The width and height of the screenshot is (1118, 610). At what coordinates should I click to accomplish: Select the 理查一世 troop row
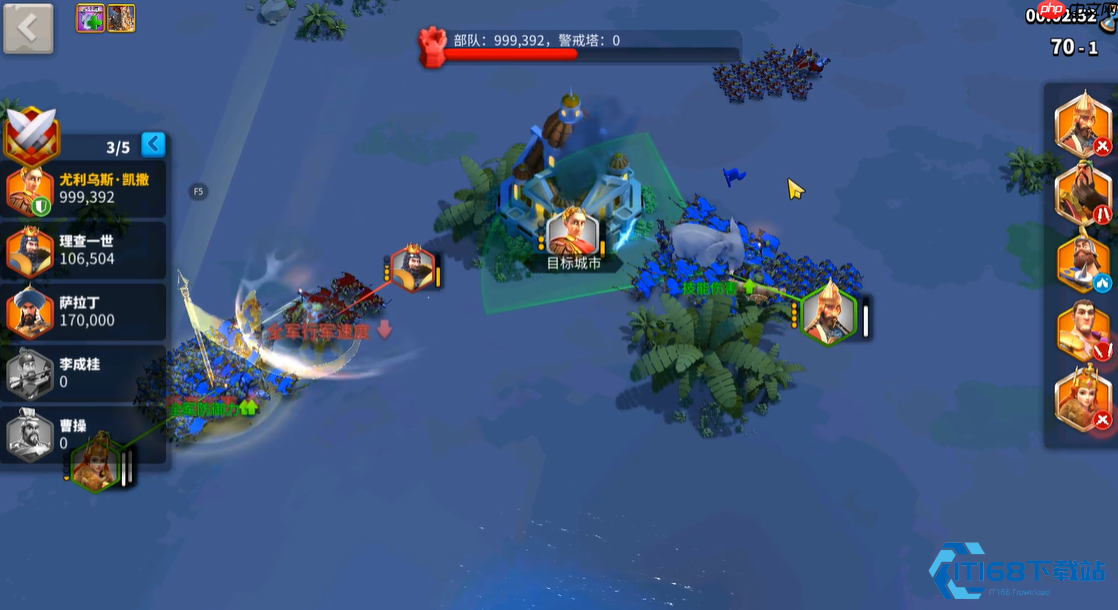84,250
